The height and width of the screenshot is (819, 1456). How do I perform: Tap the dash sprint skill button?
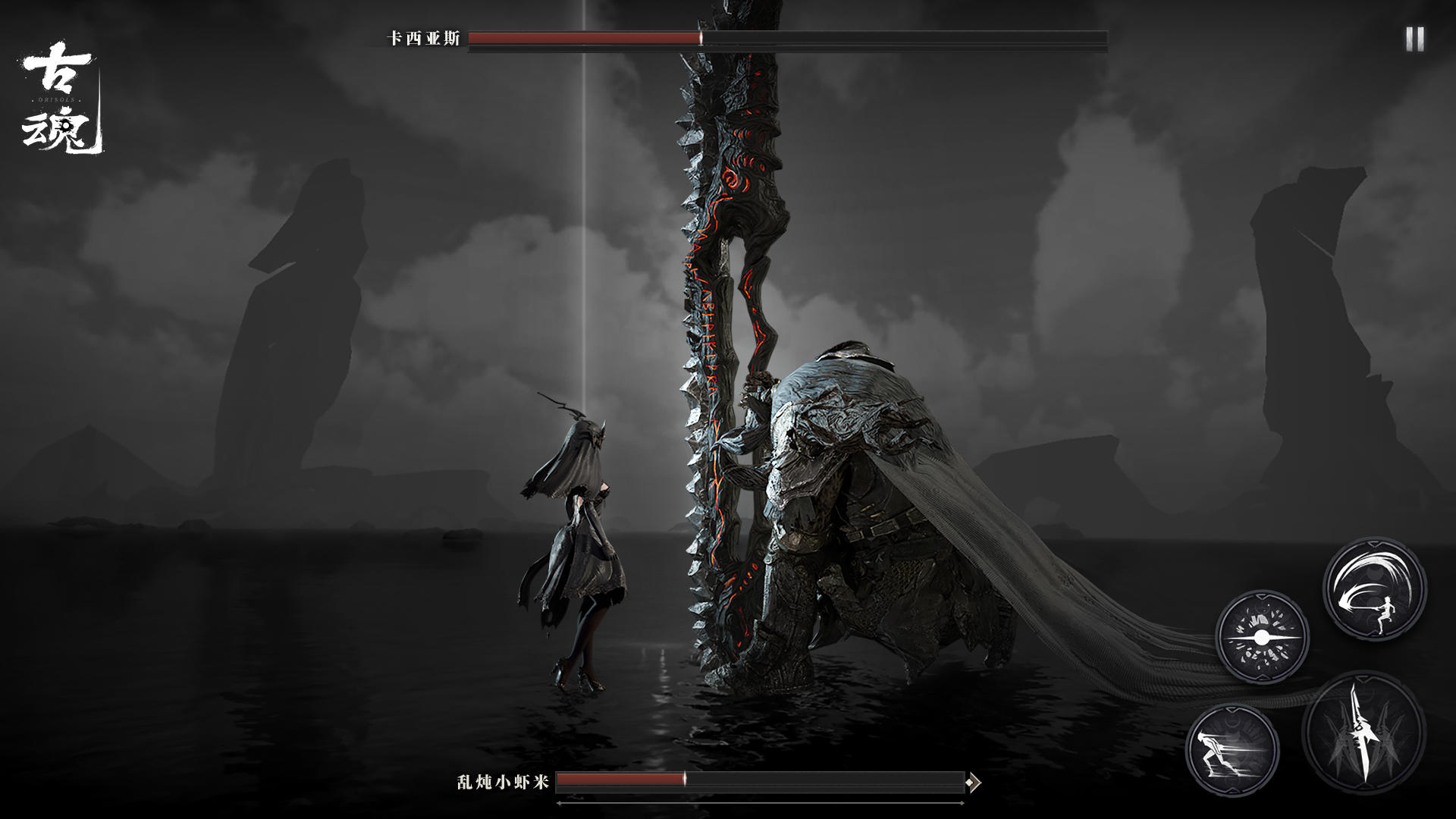tap(1232, 749)
